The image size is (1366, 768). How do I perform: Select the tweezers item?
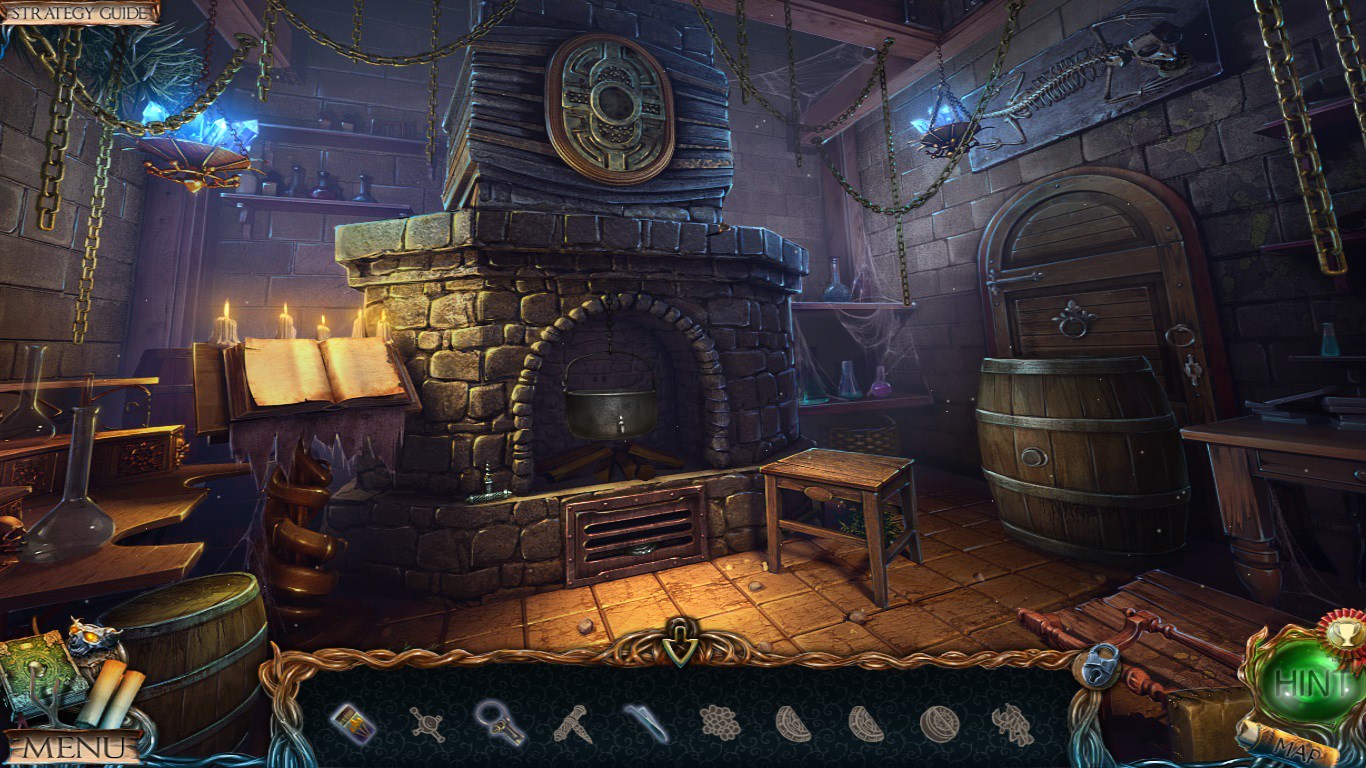[646, 723]
